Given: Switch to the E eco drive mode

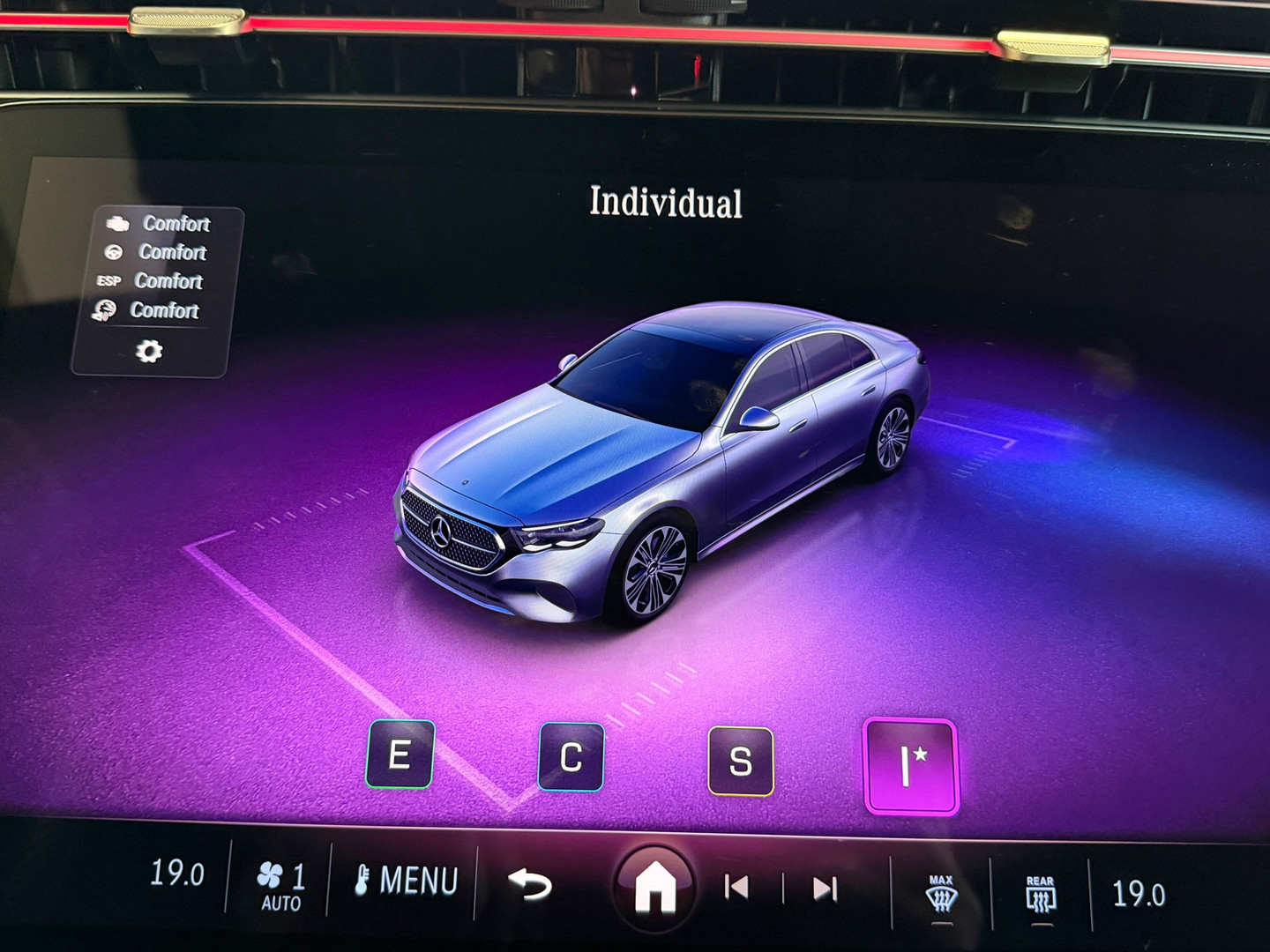Looking at the screenshot, I should pos(402,756).
